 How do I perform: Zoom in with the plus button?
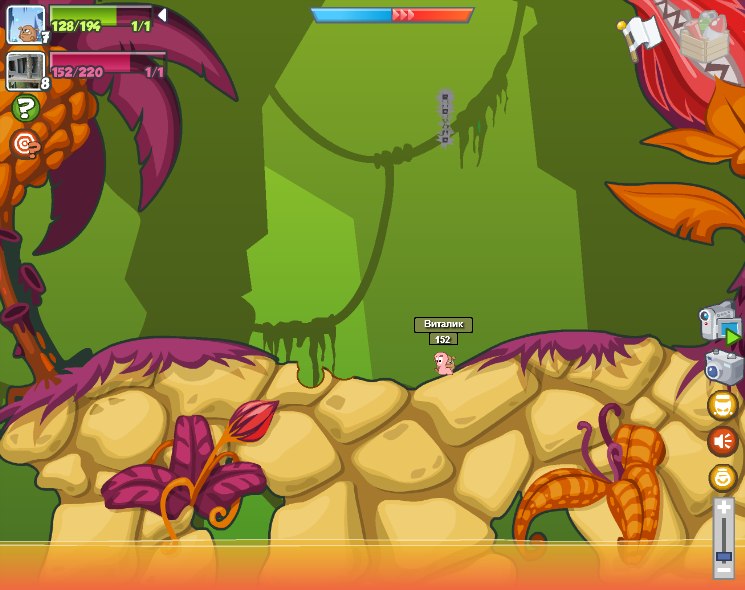tap(723, 509)
